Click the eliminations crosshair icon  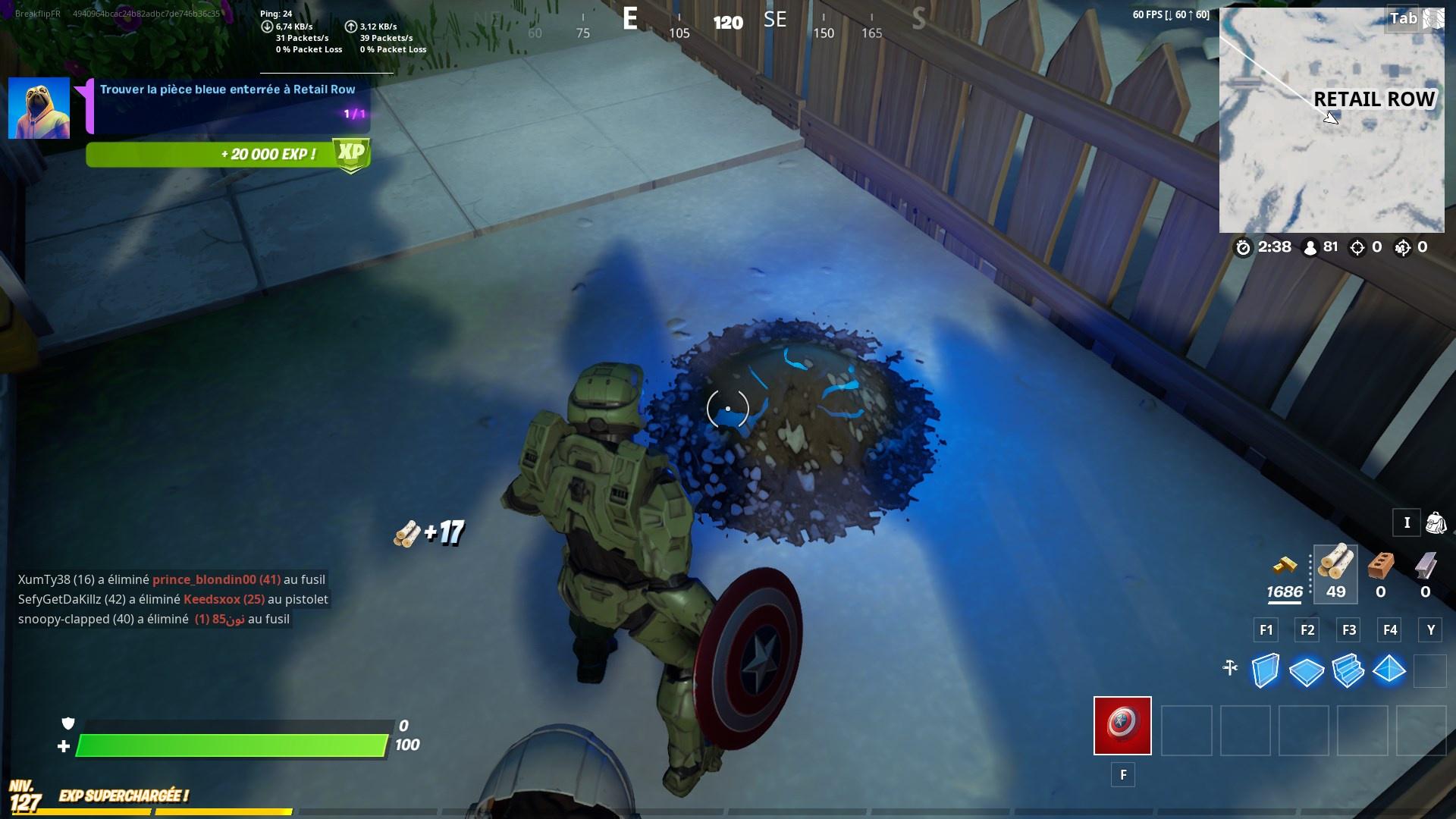point(1357,246)
